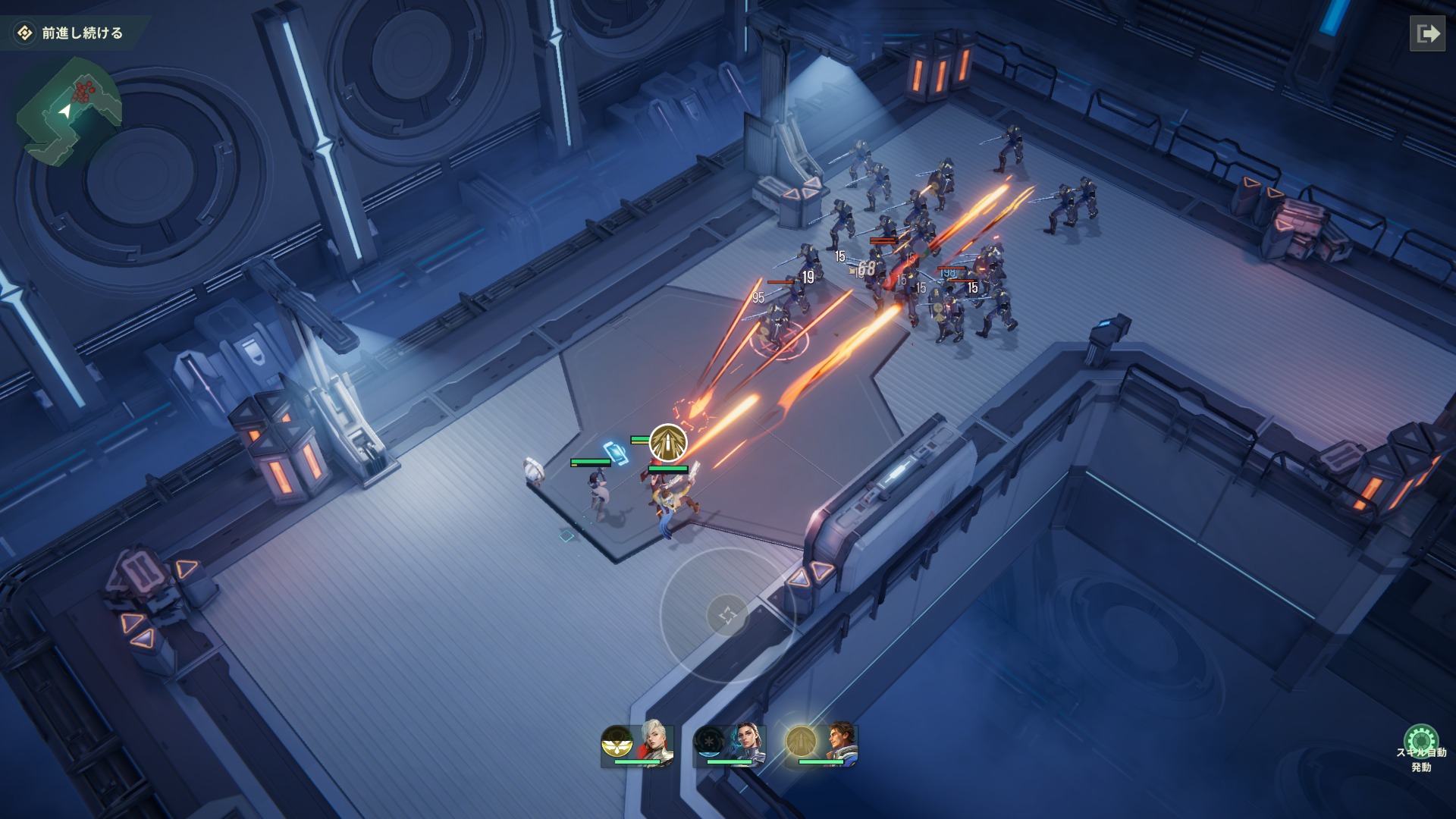Click the golden missile marker above hero
This screenshot has width=1456, height=819.
[668, 443]
